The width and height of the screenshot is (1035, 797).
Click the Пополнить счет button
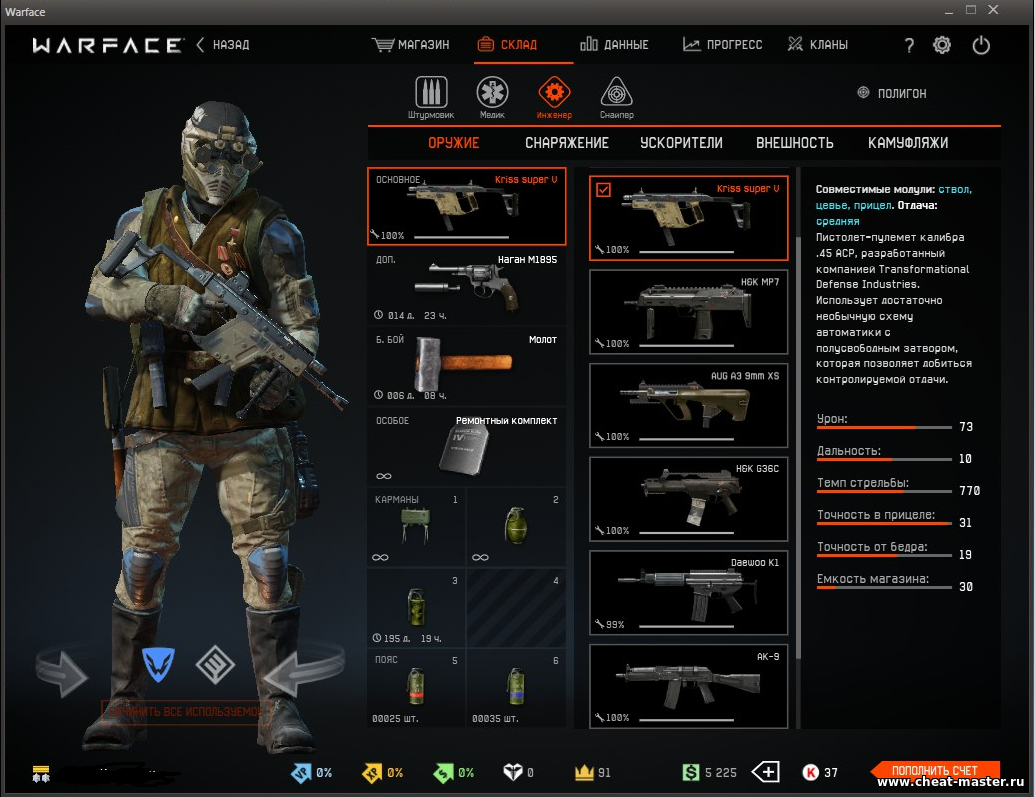tap(935, 771)
